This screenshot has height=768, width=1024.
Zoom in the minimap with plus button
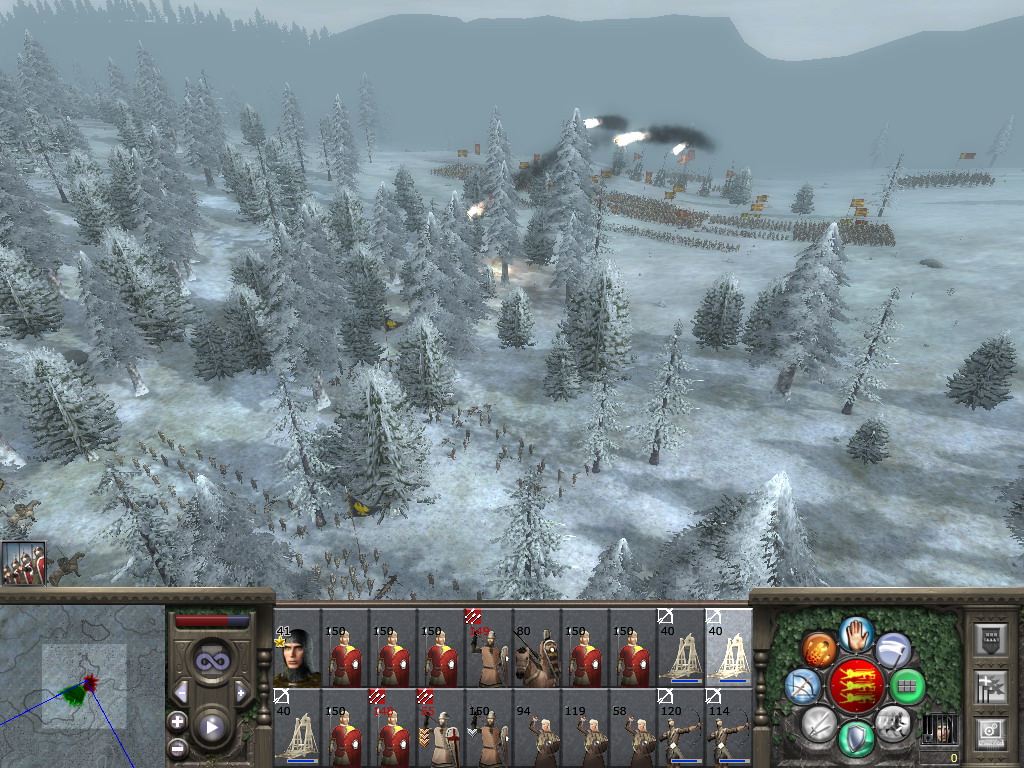click(x=177, y=721)
